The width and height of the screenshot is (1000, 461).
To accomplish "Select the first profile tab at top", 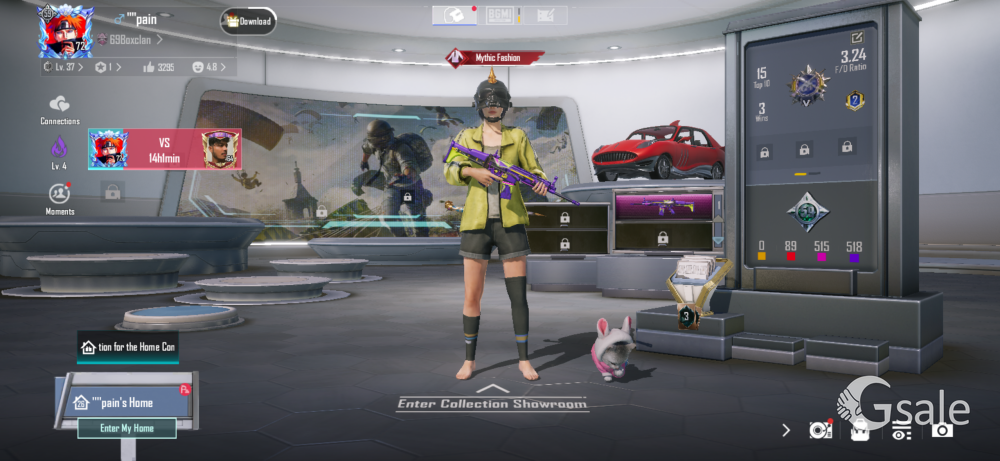I will click(455, 15).
